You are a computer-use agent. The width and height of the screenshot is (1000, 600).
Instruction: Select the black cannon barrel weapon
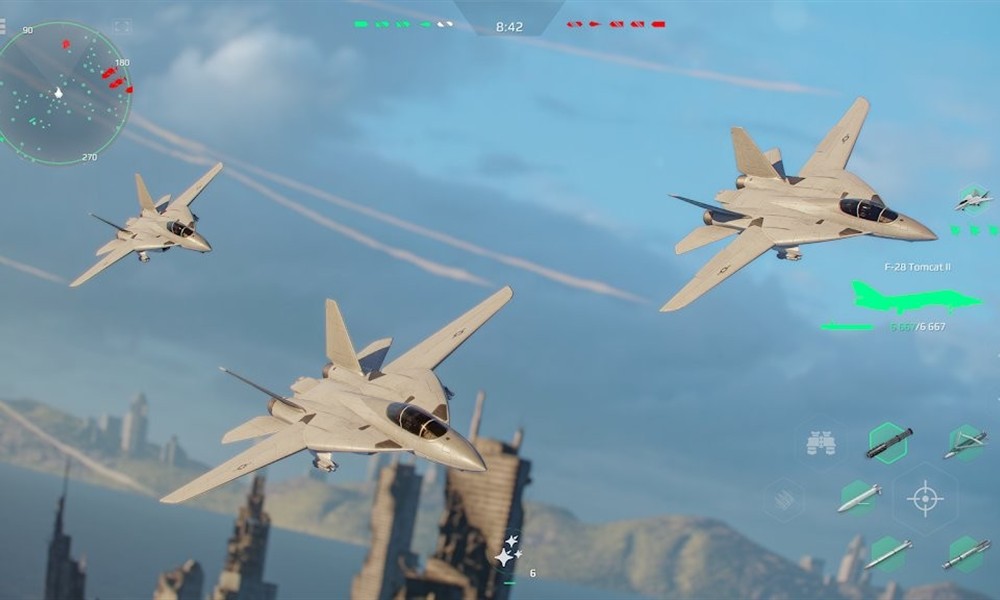coord(888,442)
